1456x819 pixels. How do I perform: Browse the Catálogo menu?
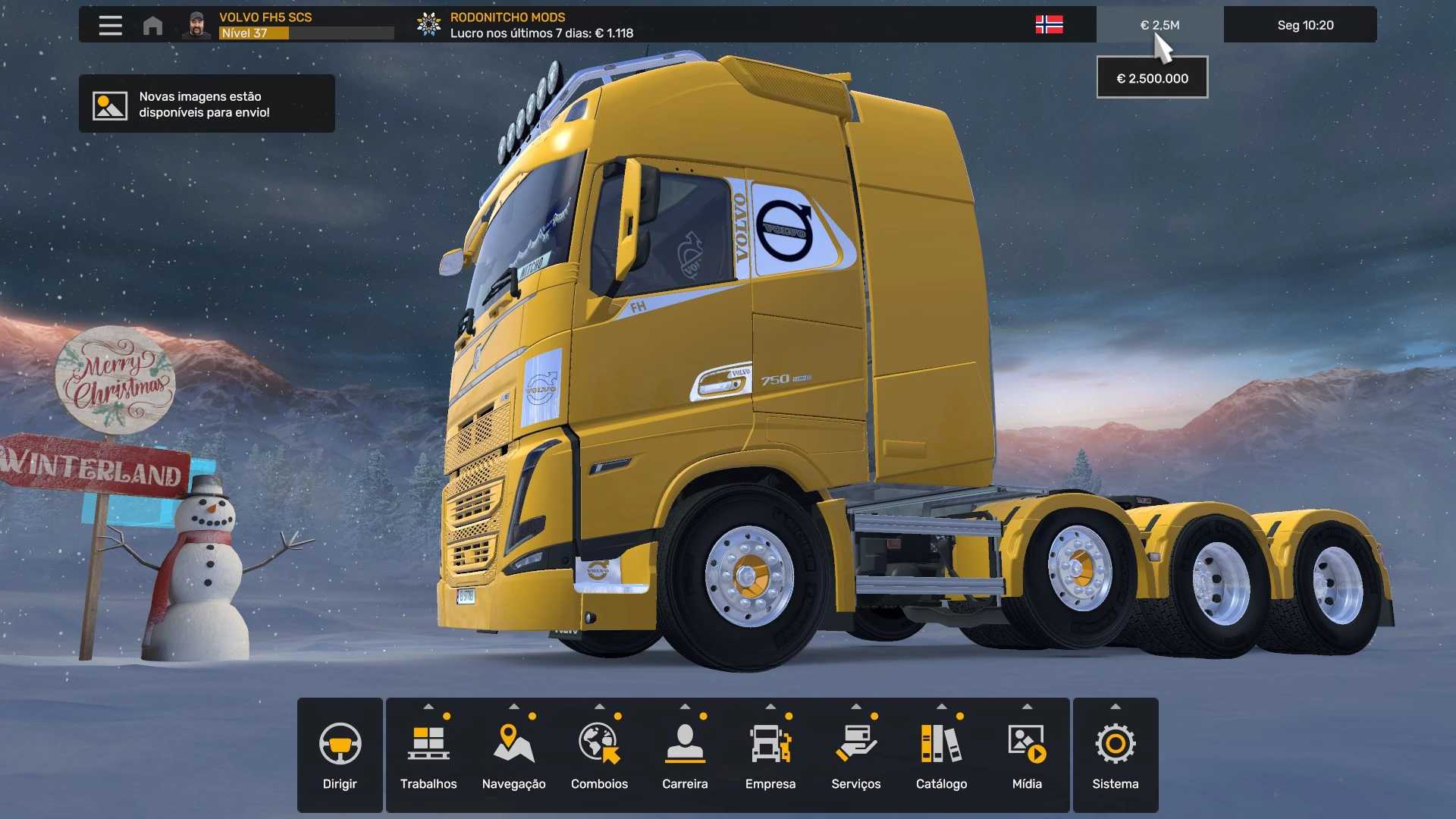click(x=941, y=755)
